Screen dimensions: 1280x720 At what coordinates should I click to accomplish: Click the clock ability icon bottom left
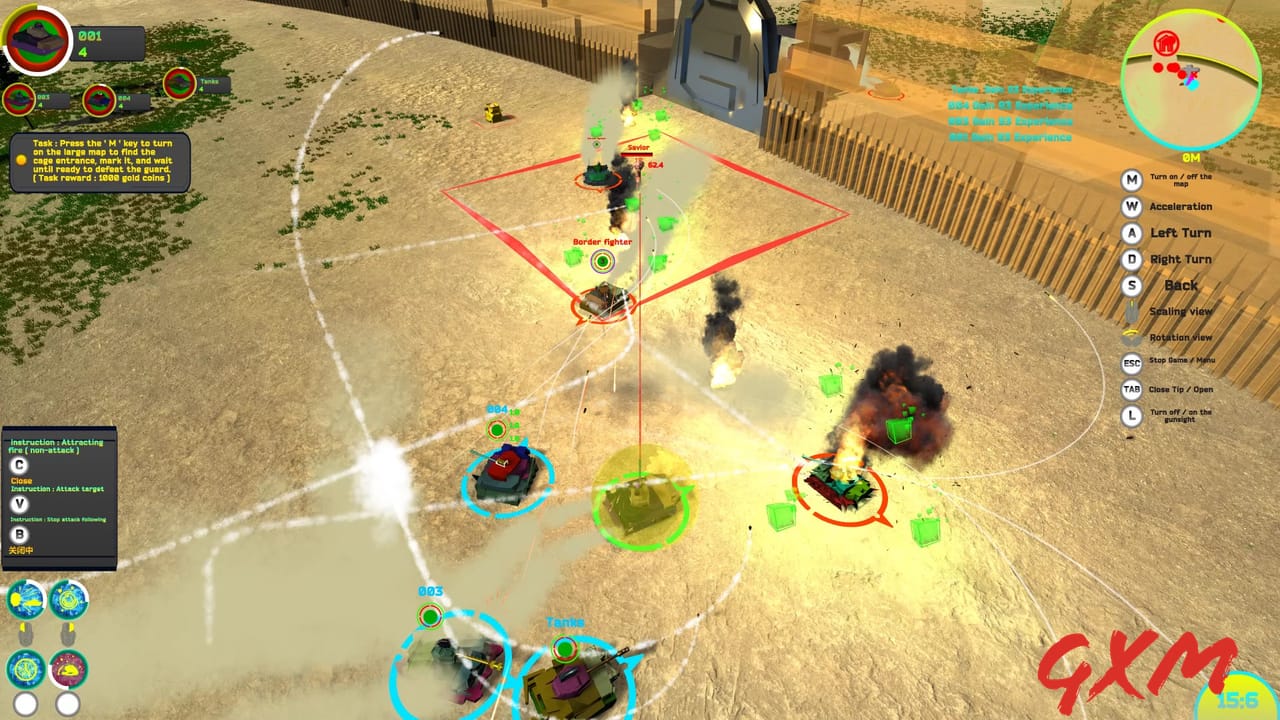tap(25, 670)
